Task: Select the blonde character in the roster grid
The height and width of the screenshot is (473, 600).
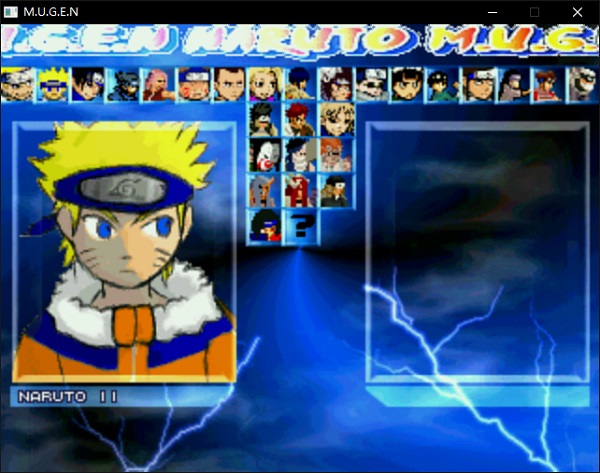Action: coord(334,119)
